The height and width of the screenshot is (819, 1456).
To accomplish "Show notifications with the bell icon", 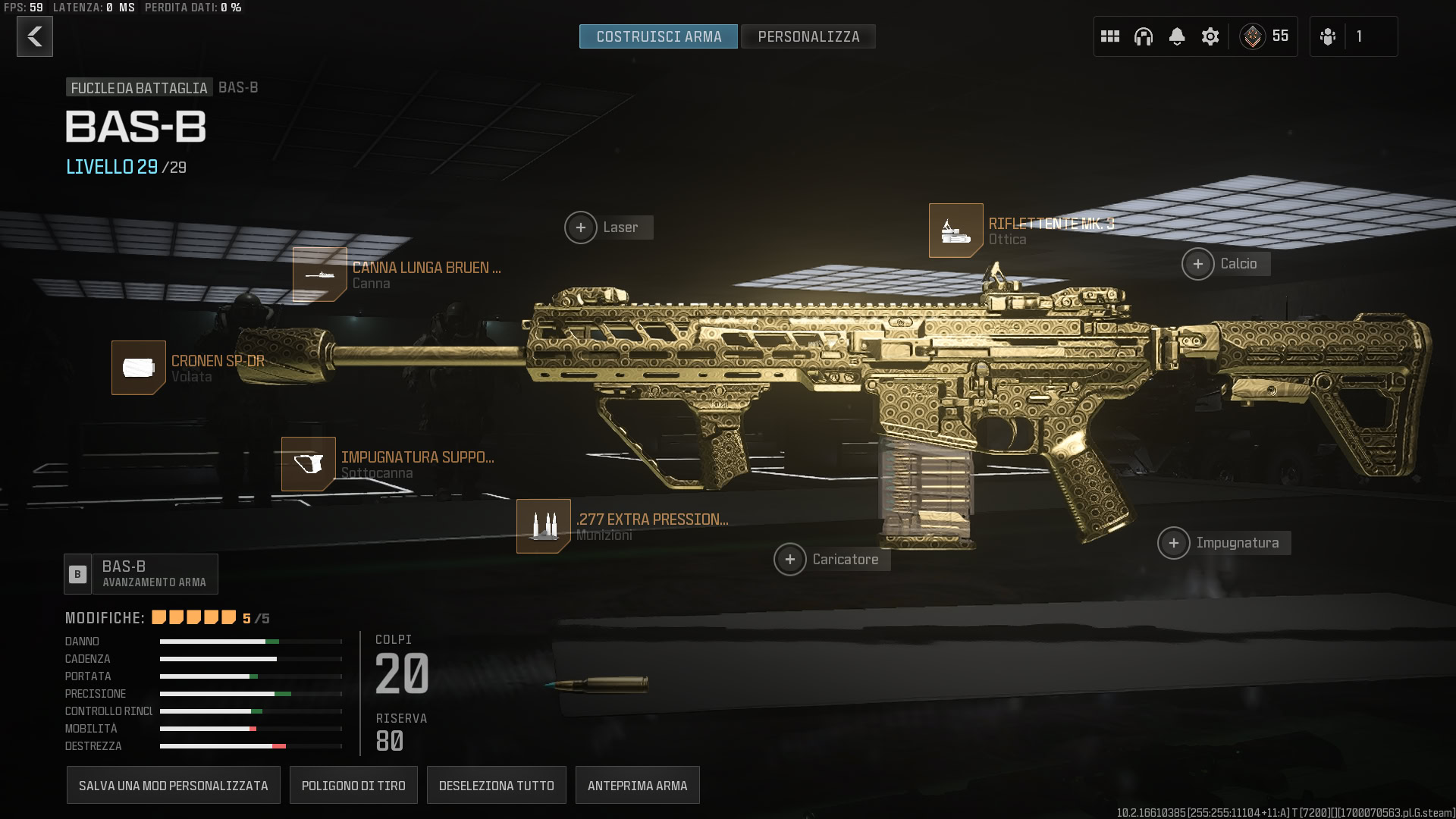I will [1177, 36].
